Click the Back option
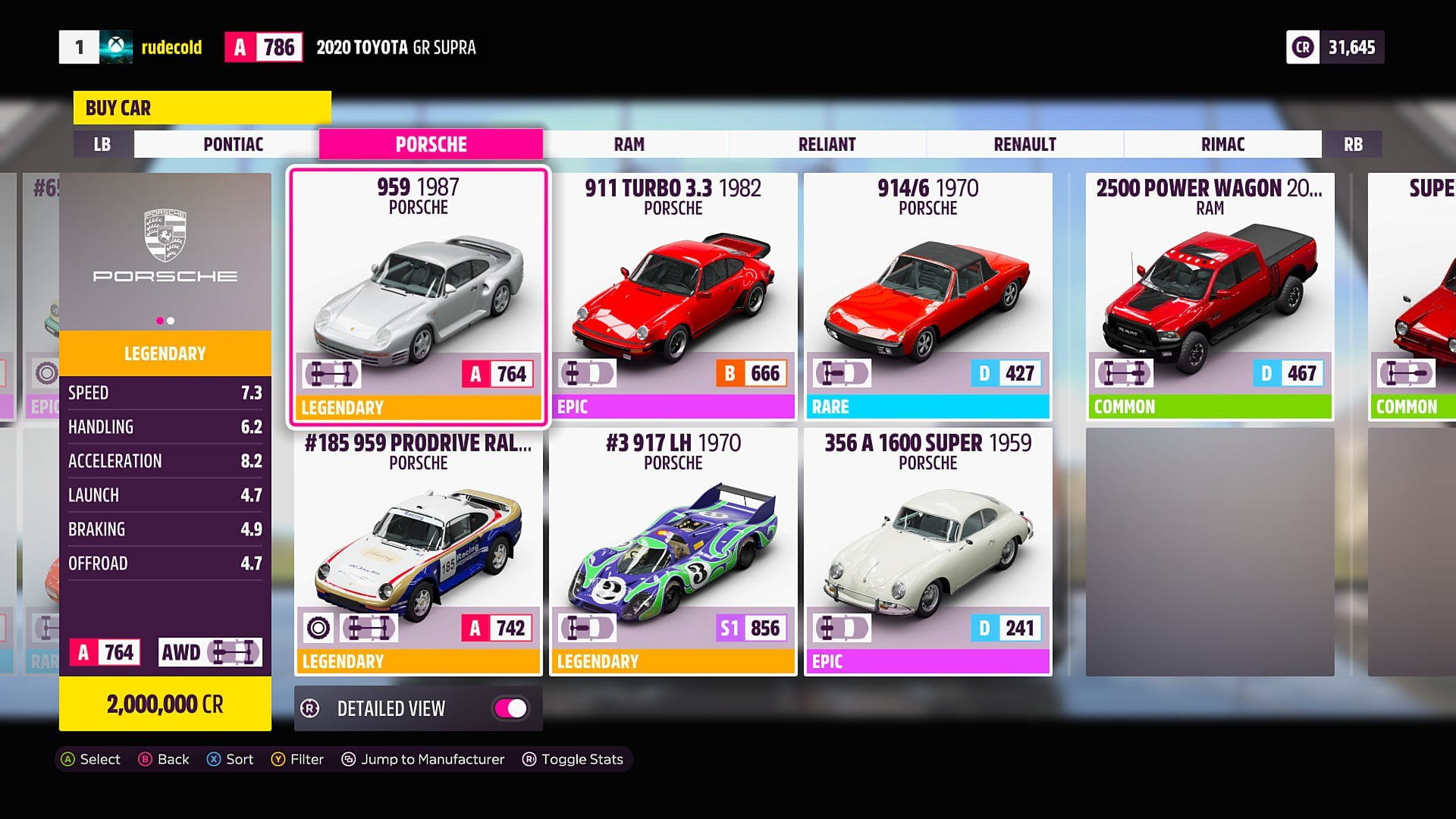 click(164, 759)
